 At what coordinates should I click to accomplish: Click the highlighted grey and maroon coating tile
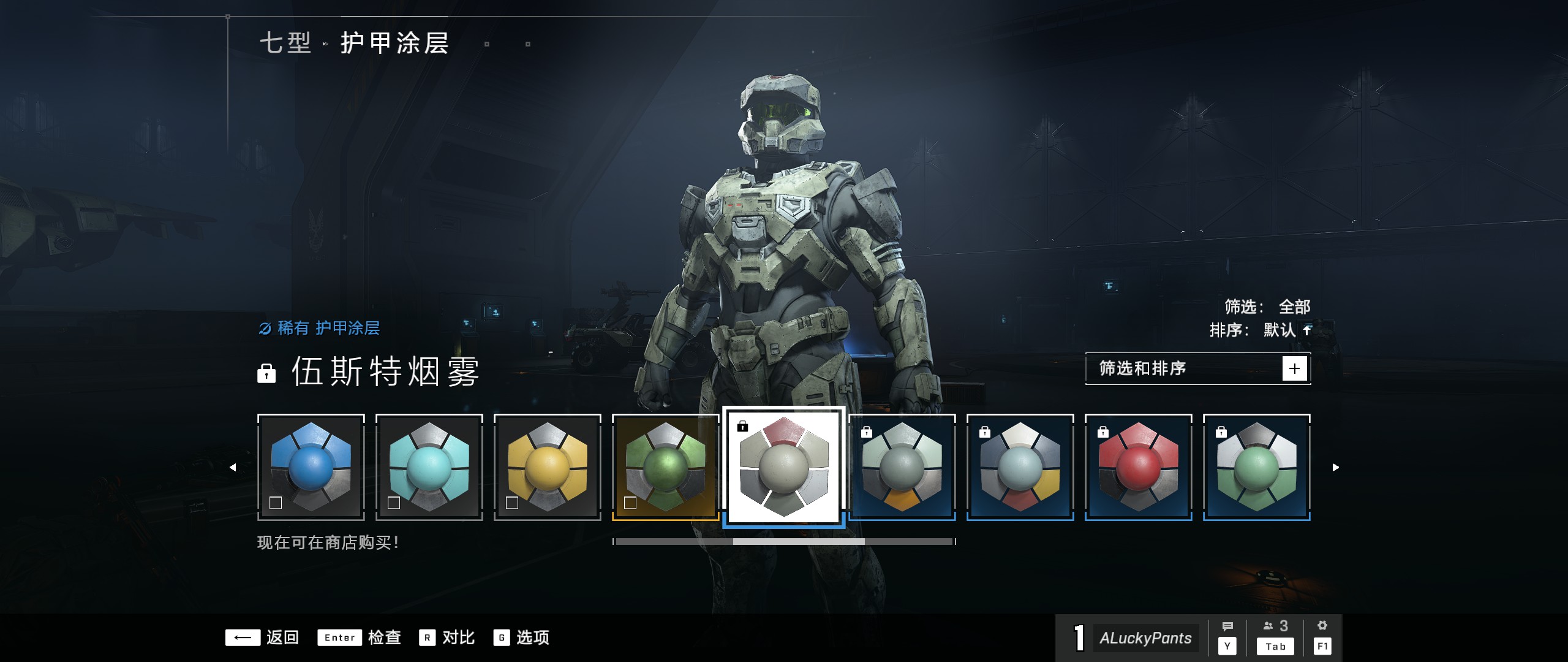click(x=784, y=467)
